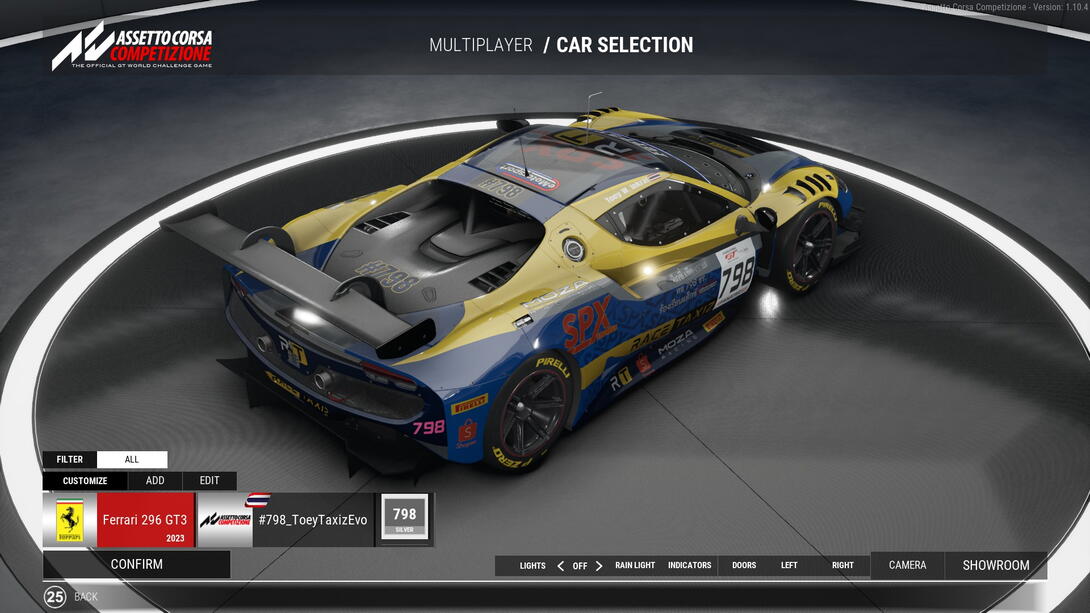Open the Edit livery option
The height and width of the screenshot is (613, 1090).
(209, 481)
